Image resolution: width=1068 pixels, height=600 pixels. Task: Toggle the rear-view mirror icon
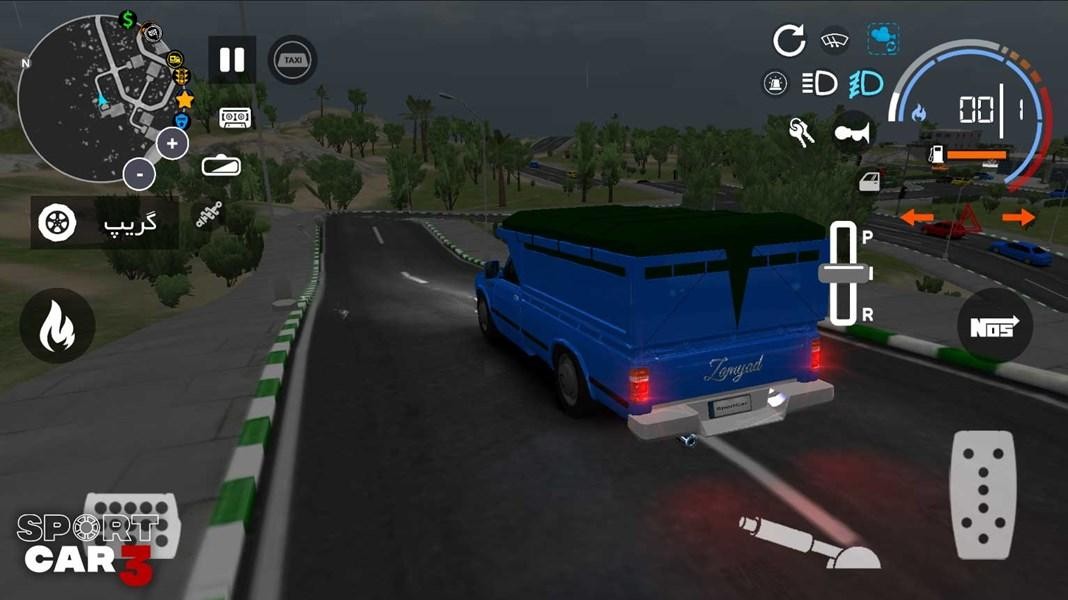tap(221, 166)
